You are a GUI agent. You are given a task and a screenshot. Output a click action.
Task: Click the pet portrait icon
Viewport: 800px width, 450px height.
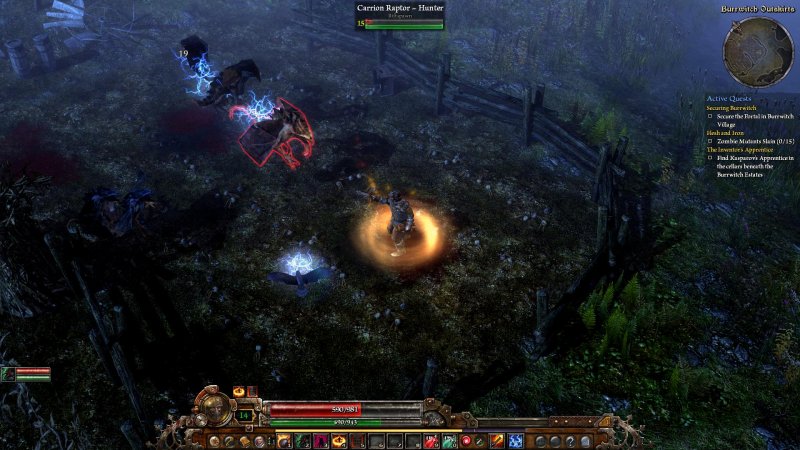click(9, 374)
